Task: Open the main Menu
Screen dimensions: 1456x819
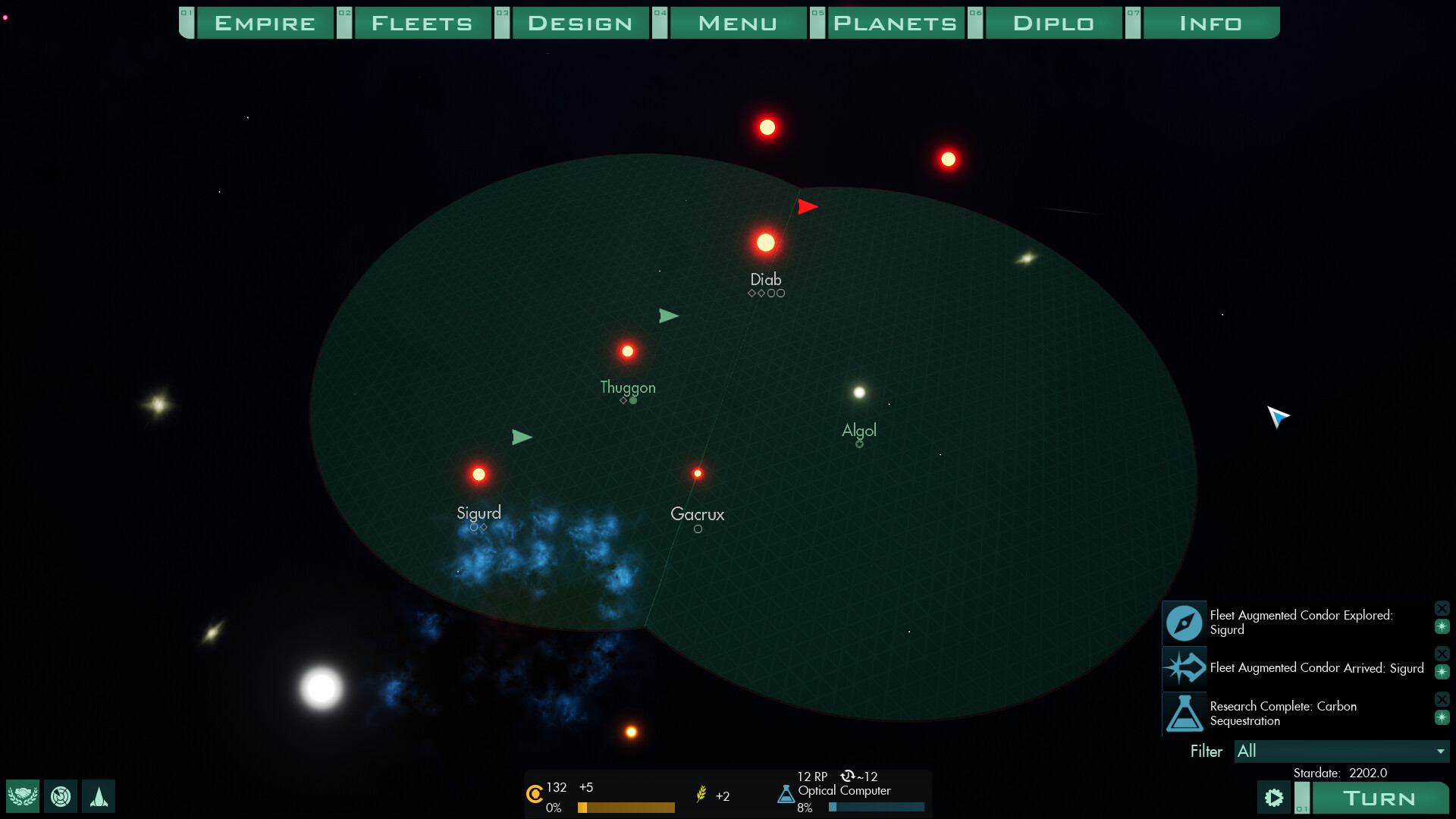Action: [738, 23]
